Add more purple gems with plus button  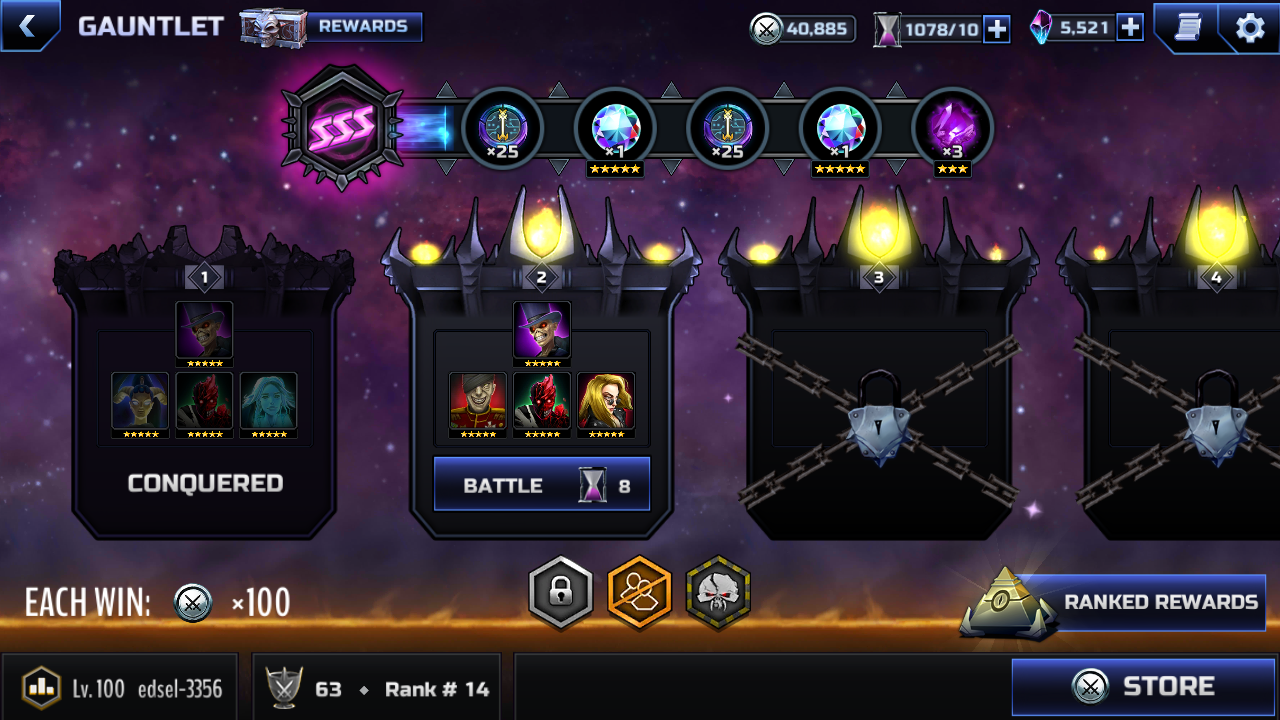pos(1130,28)
